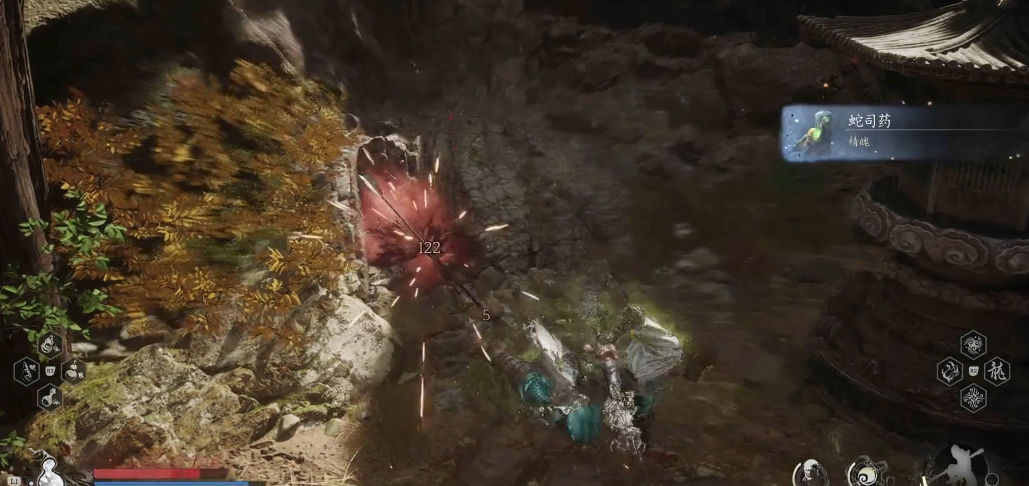The height and width of the screenshot is (486, 1029).
Task: Select the top gourd item slot
Action: click(49, 345)
